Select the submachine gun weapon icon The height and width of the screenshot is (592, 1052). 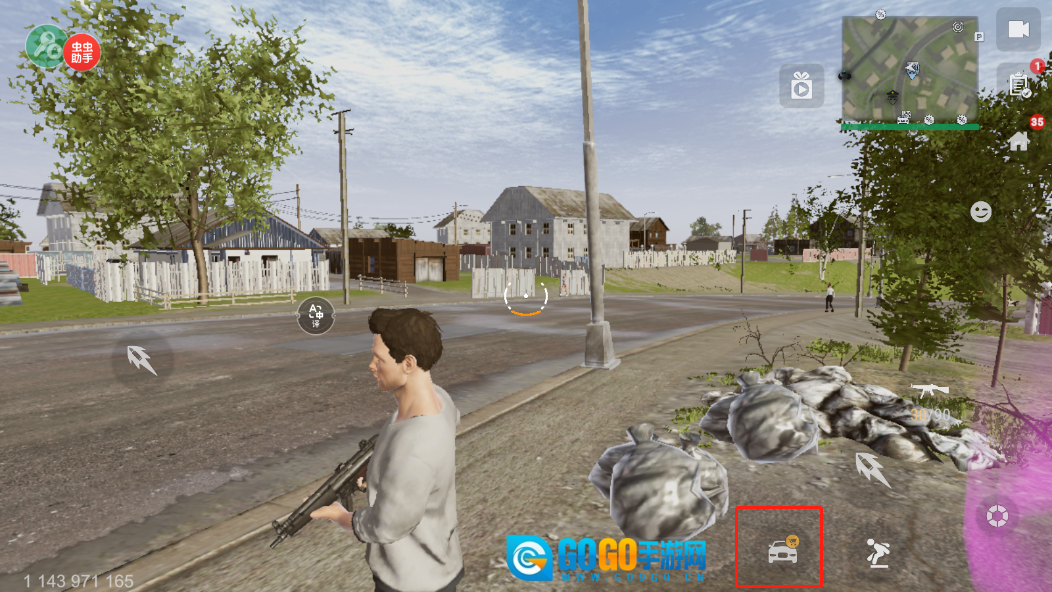[929, 389]
